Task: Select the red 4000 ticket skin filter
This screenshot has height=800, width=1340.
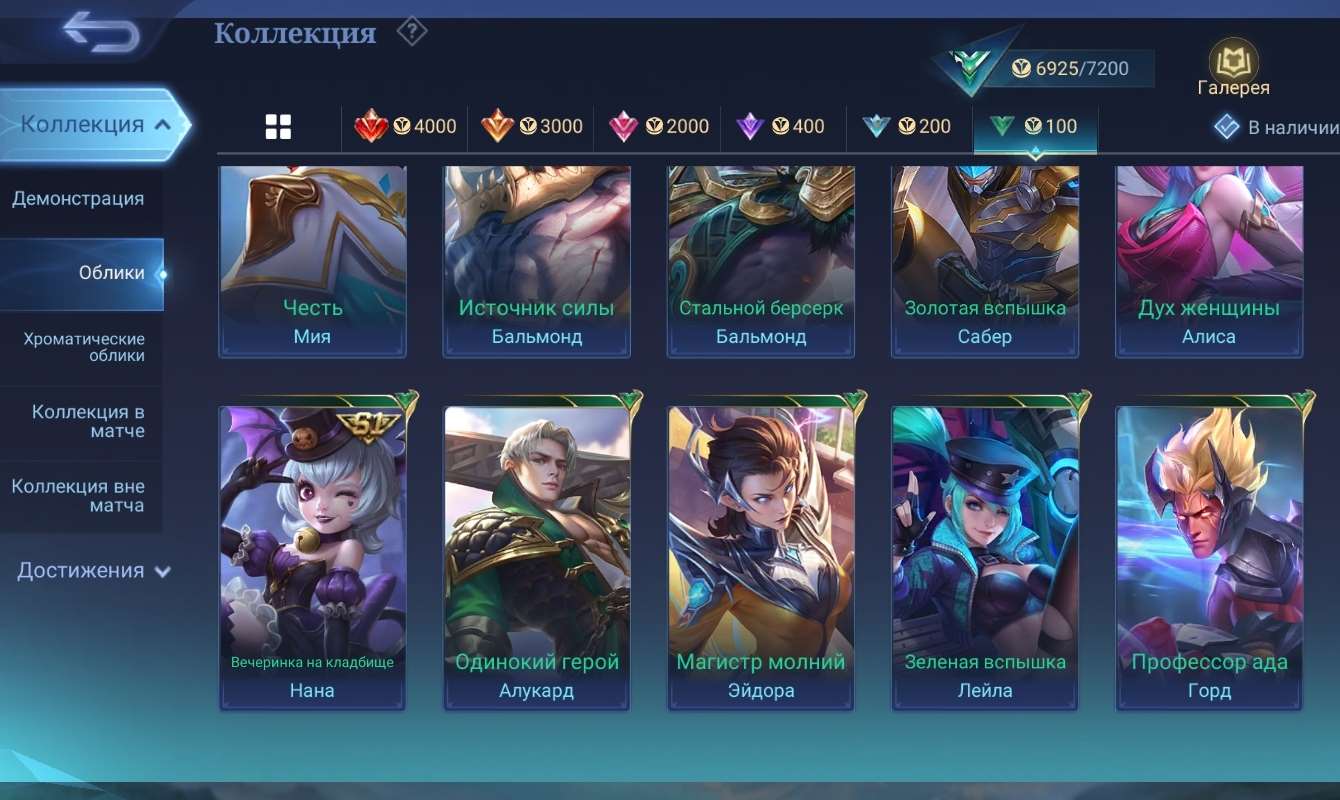Action: (405, 127)
